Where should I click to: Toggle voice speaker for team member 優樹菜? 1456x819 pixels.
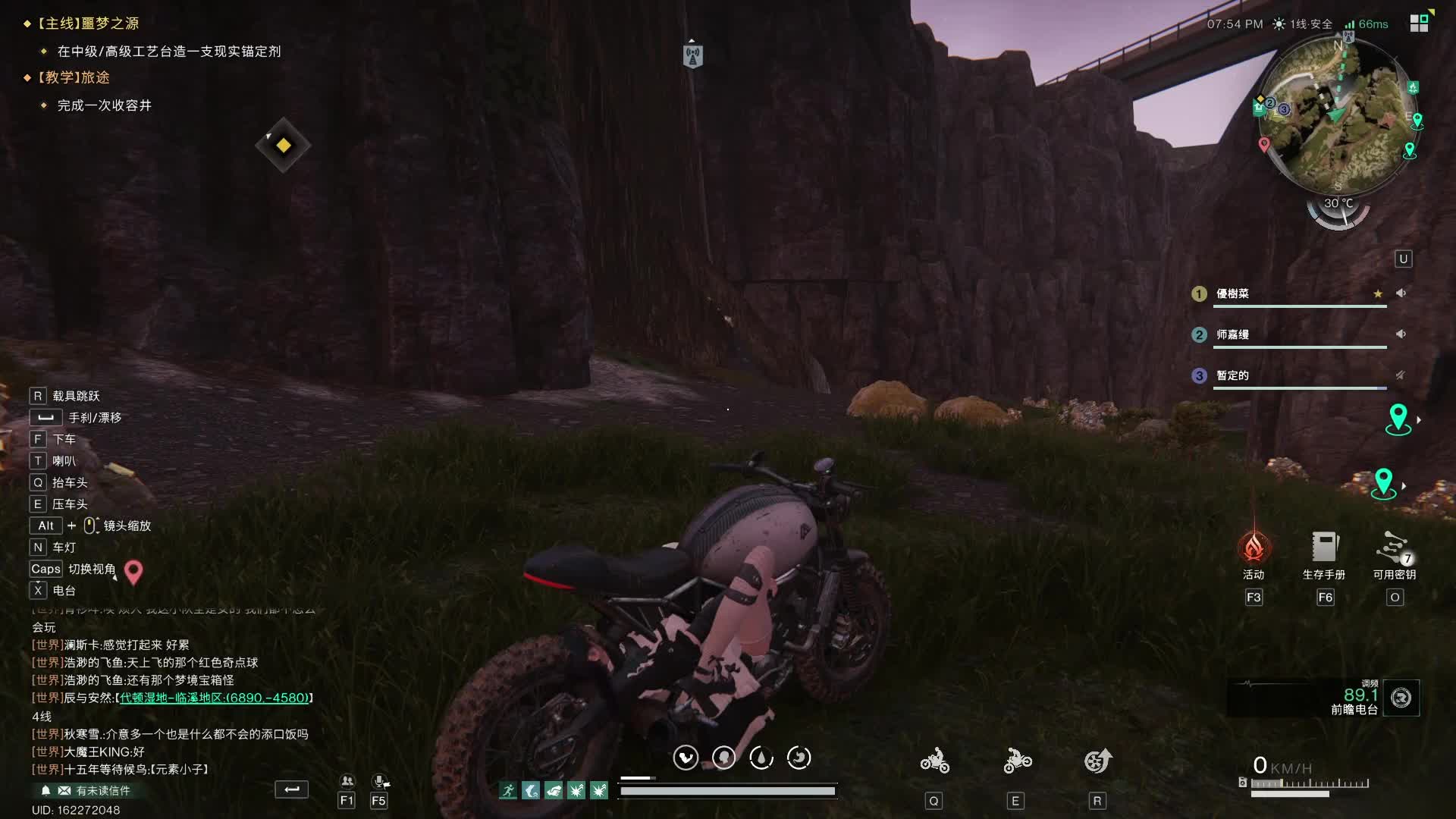point(1401,293)
